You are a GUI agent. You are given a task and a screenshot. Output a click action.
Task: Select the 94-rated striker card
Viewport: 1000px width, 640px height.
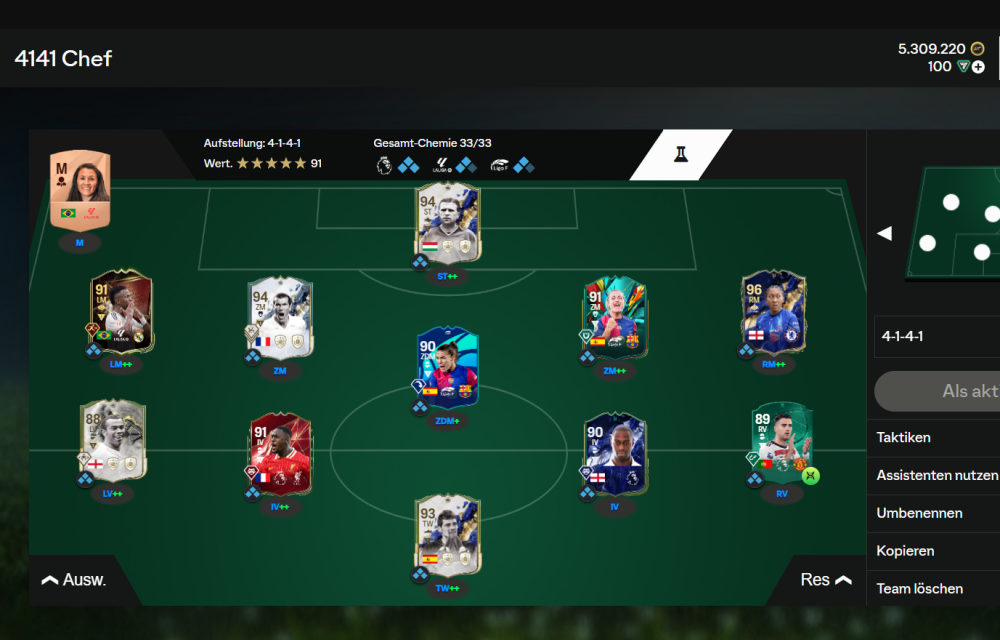point(448,220)
